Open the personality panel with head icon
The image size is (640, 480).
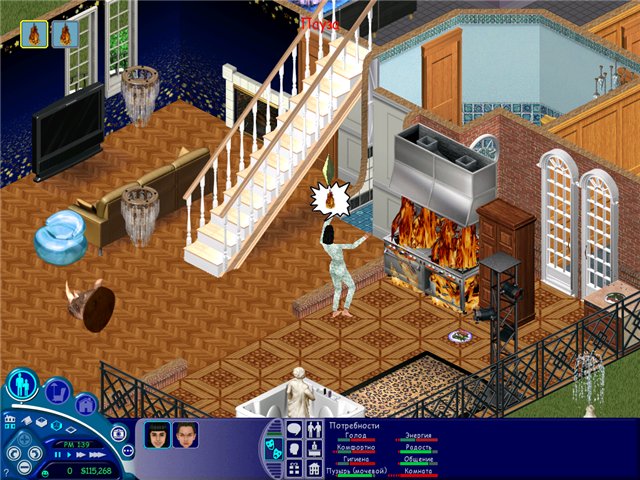295,448
